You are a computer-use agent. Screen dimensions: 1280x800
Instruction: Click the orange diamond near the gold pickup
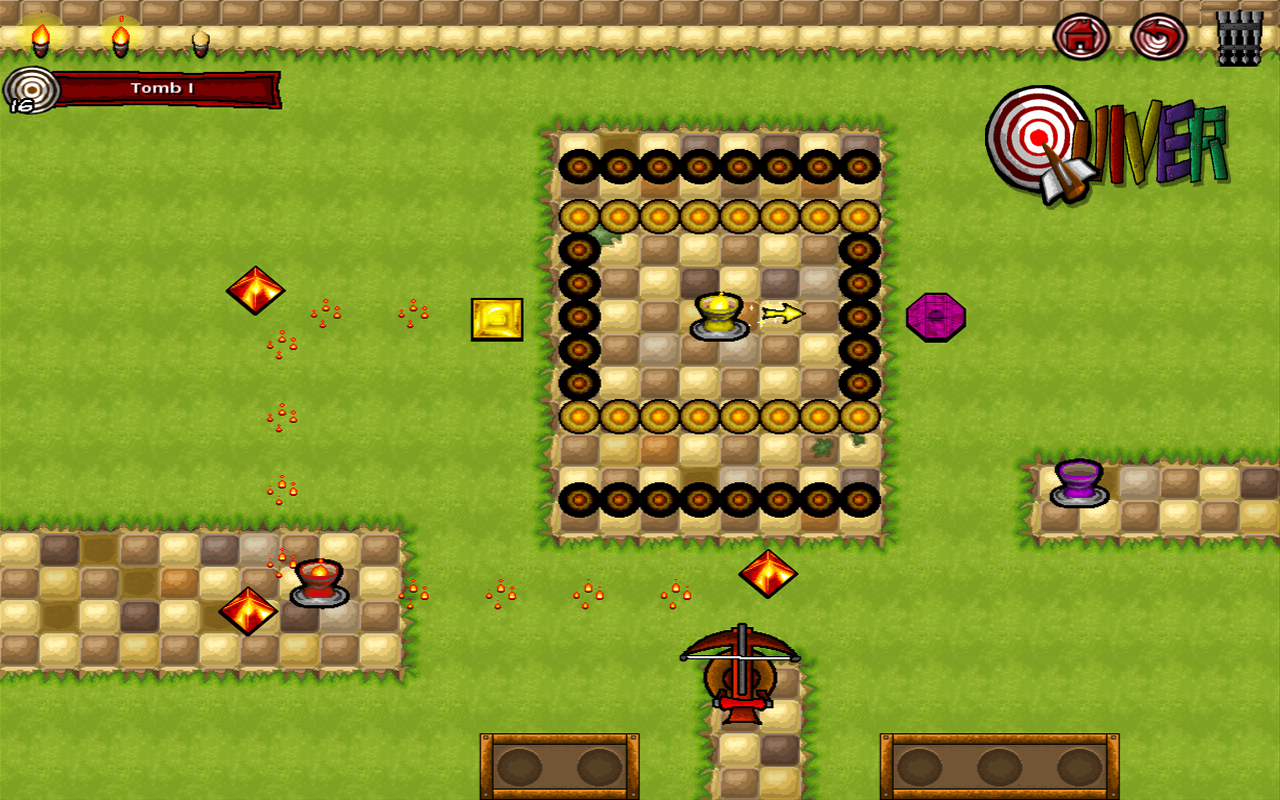tap(256, 291)
